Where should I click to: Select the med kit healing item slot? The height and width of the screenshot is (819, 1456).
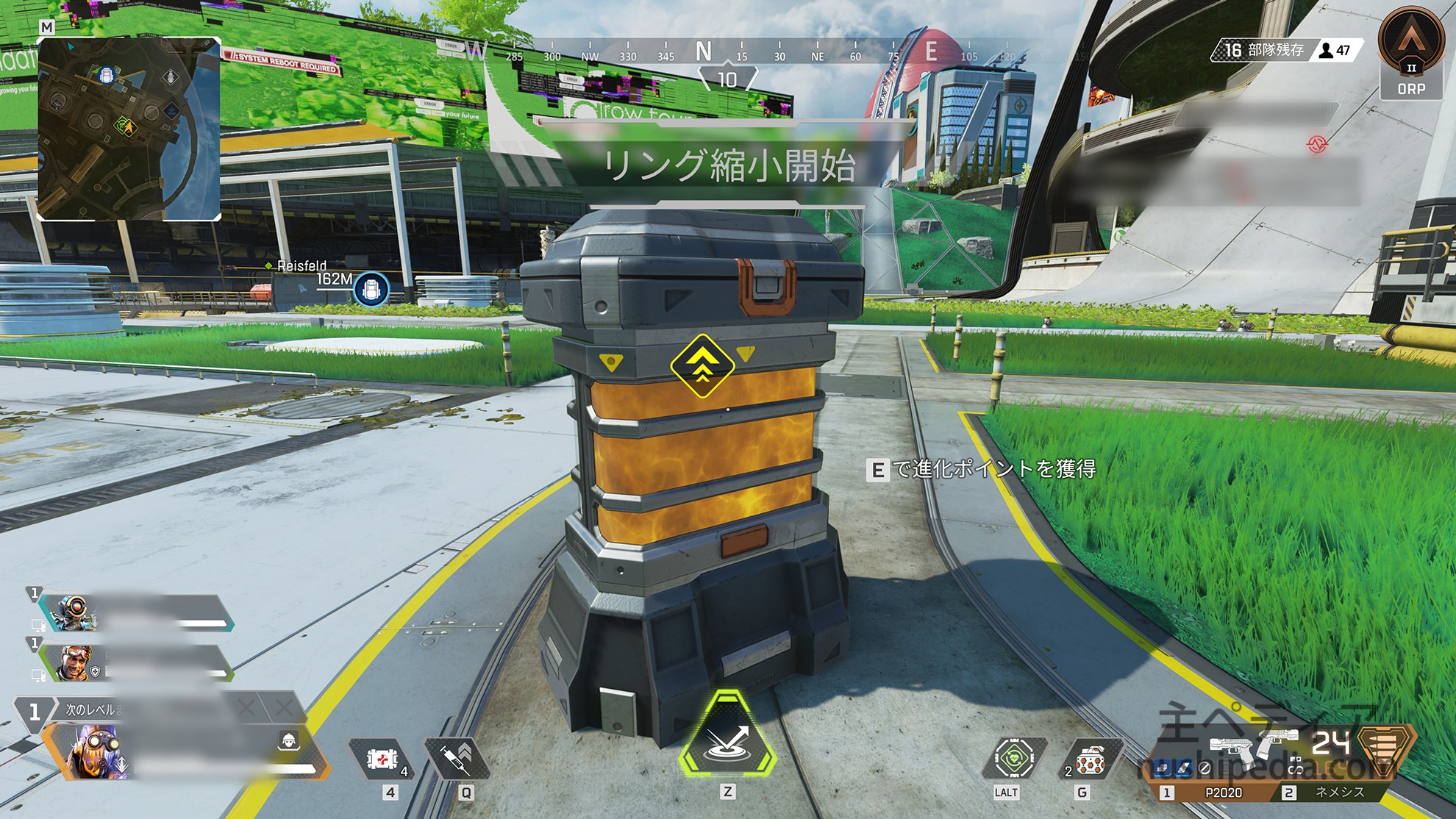[x=382, y=759]
